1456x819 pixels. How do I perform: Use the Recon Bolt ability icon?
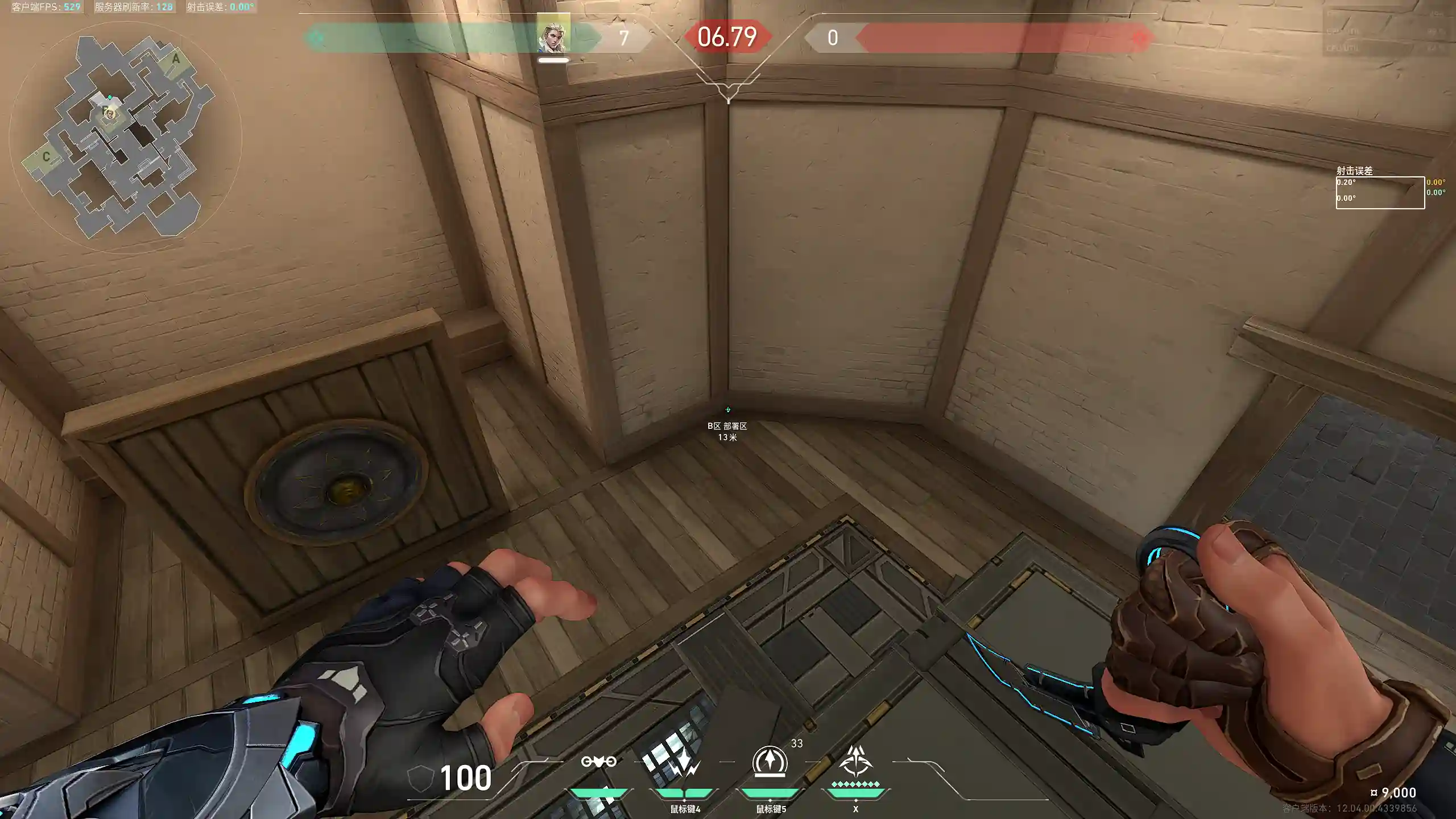click(770, 762)
